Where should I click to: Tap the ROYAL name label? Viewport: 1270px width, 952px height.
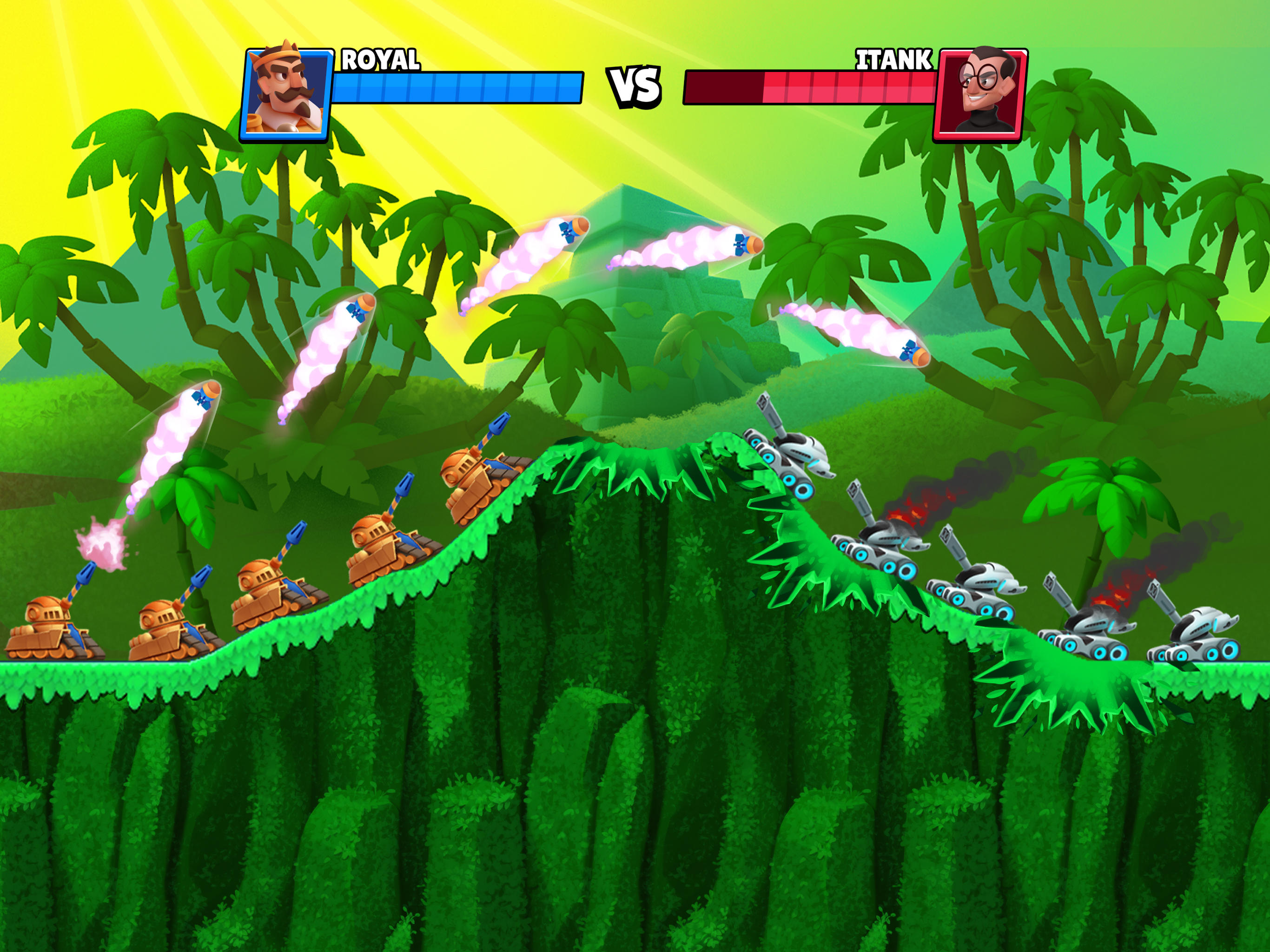(x=382, y=59)
